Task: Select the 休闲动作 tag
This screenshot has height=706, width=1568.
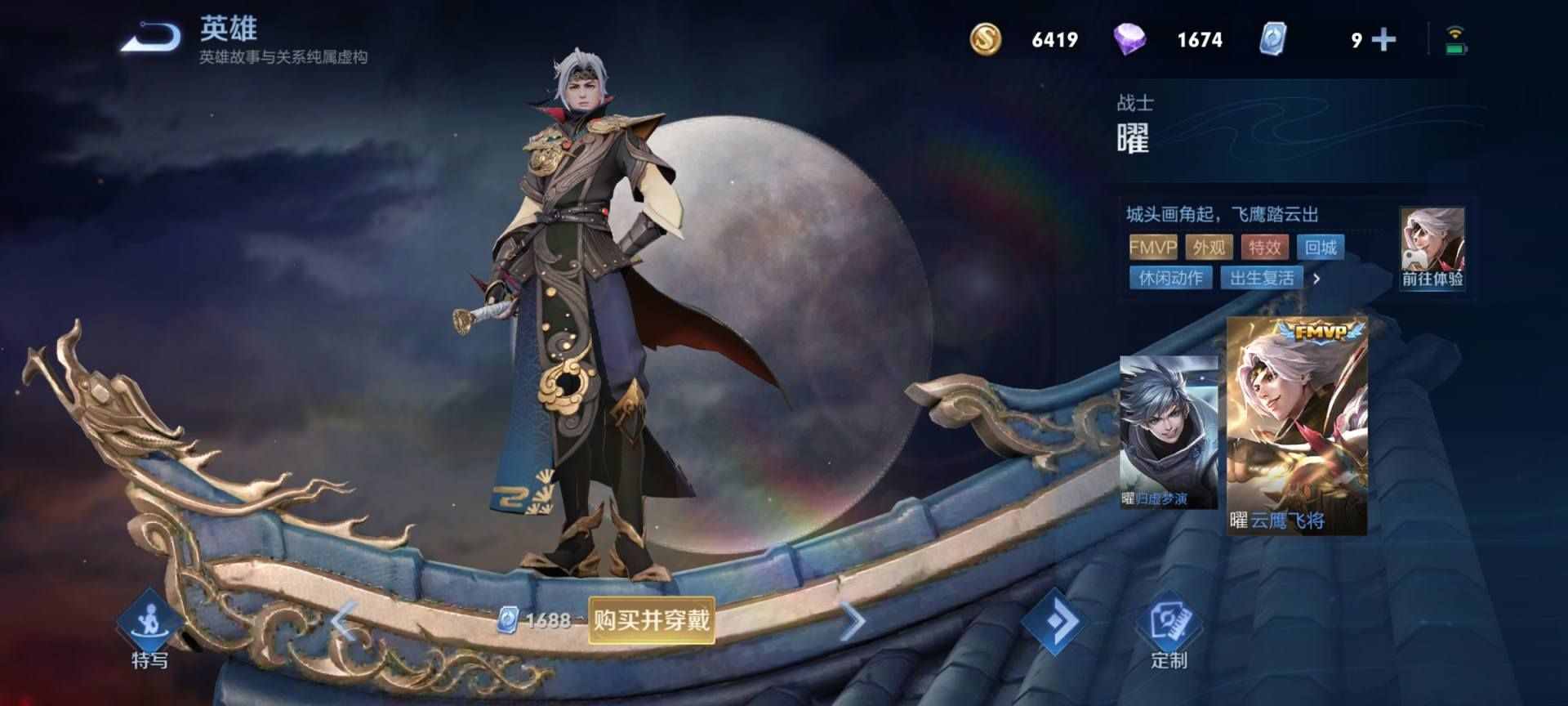Action: [1169, 278]
